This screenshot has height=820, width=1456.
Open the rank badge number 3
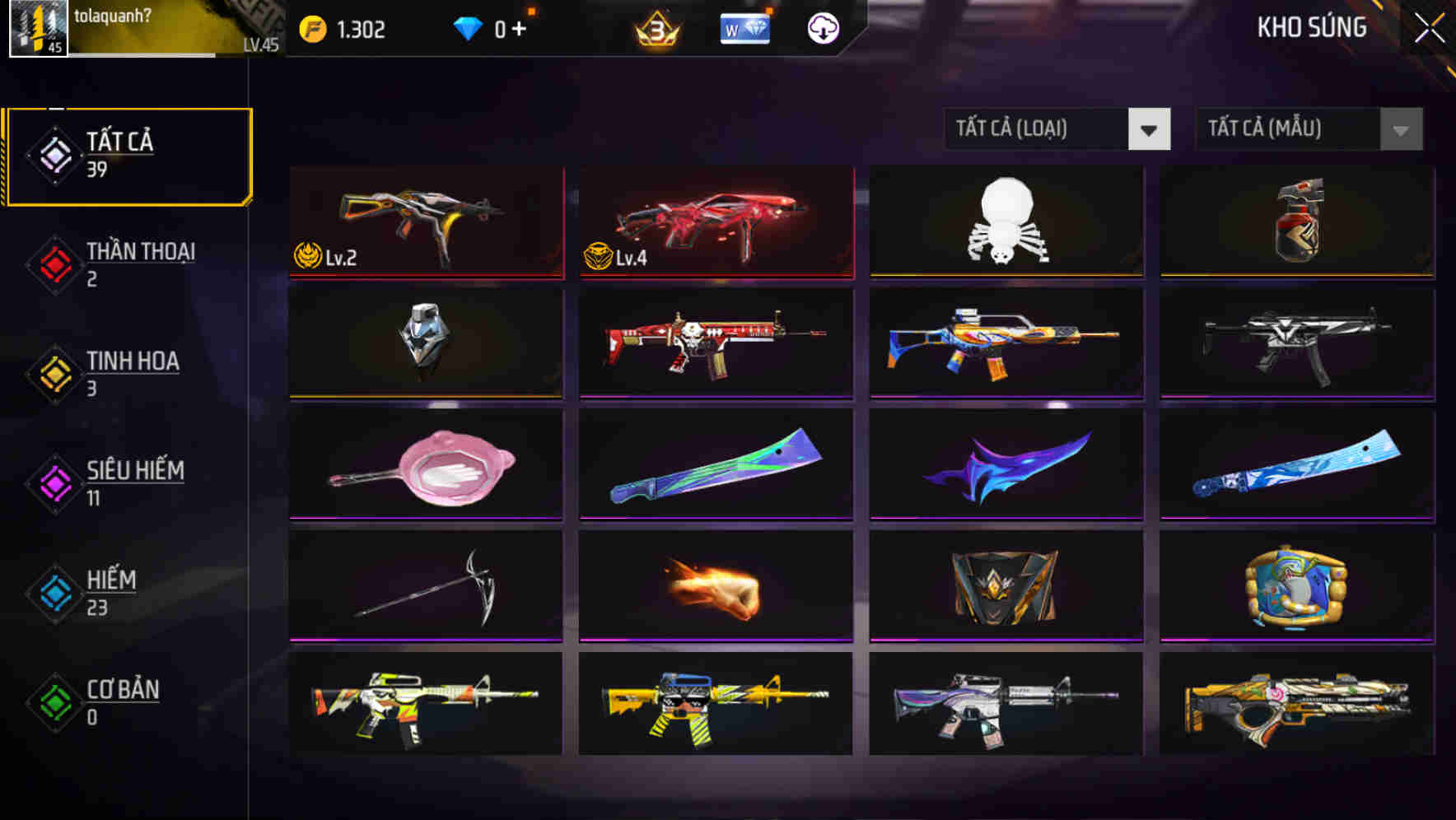[x=656, y=27]
